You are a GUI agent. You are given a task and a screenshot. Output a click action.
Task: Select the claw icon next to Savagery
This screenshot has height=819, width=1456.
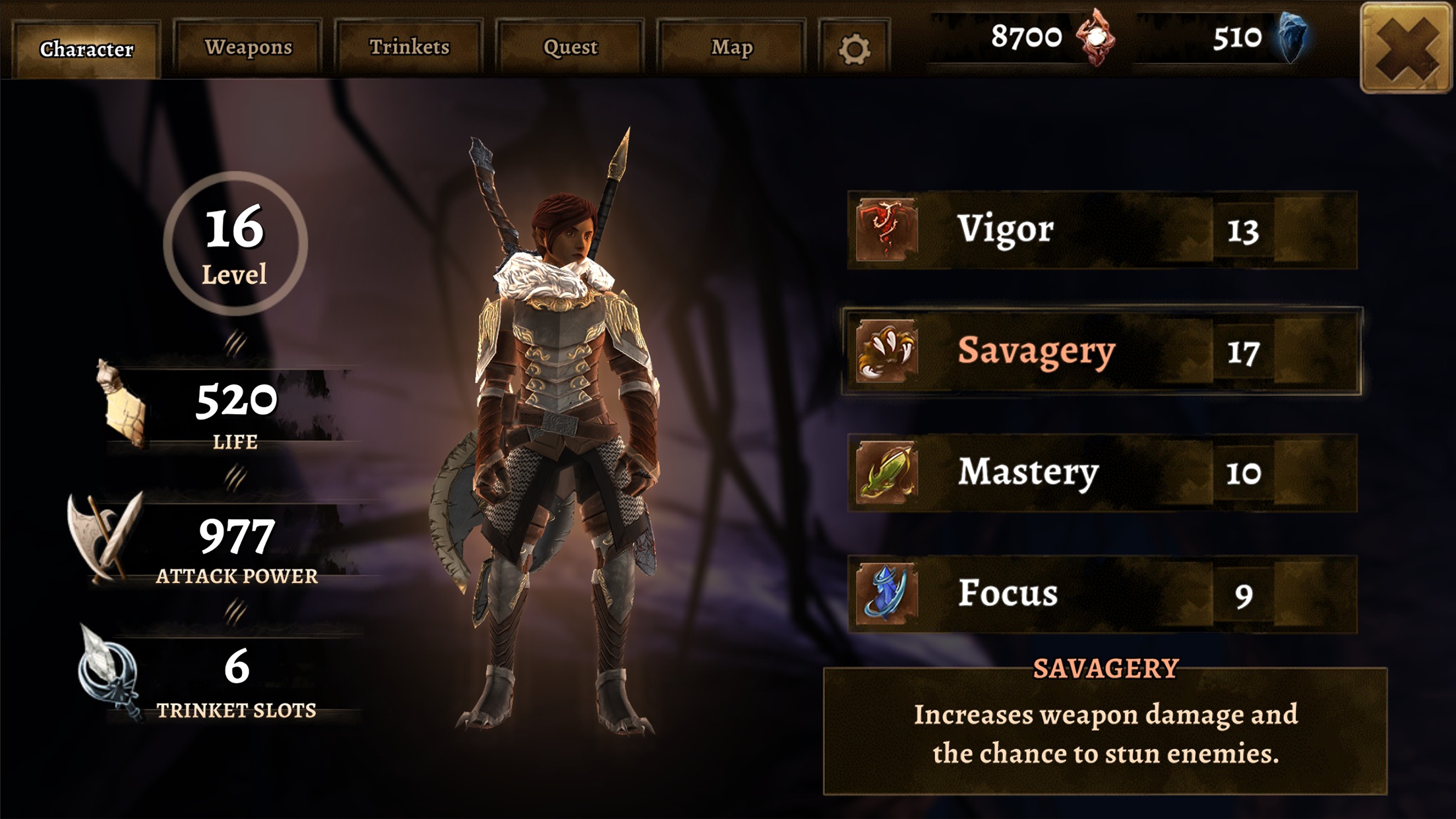point(886,350)
